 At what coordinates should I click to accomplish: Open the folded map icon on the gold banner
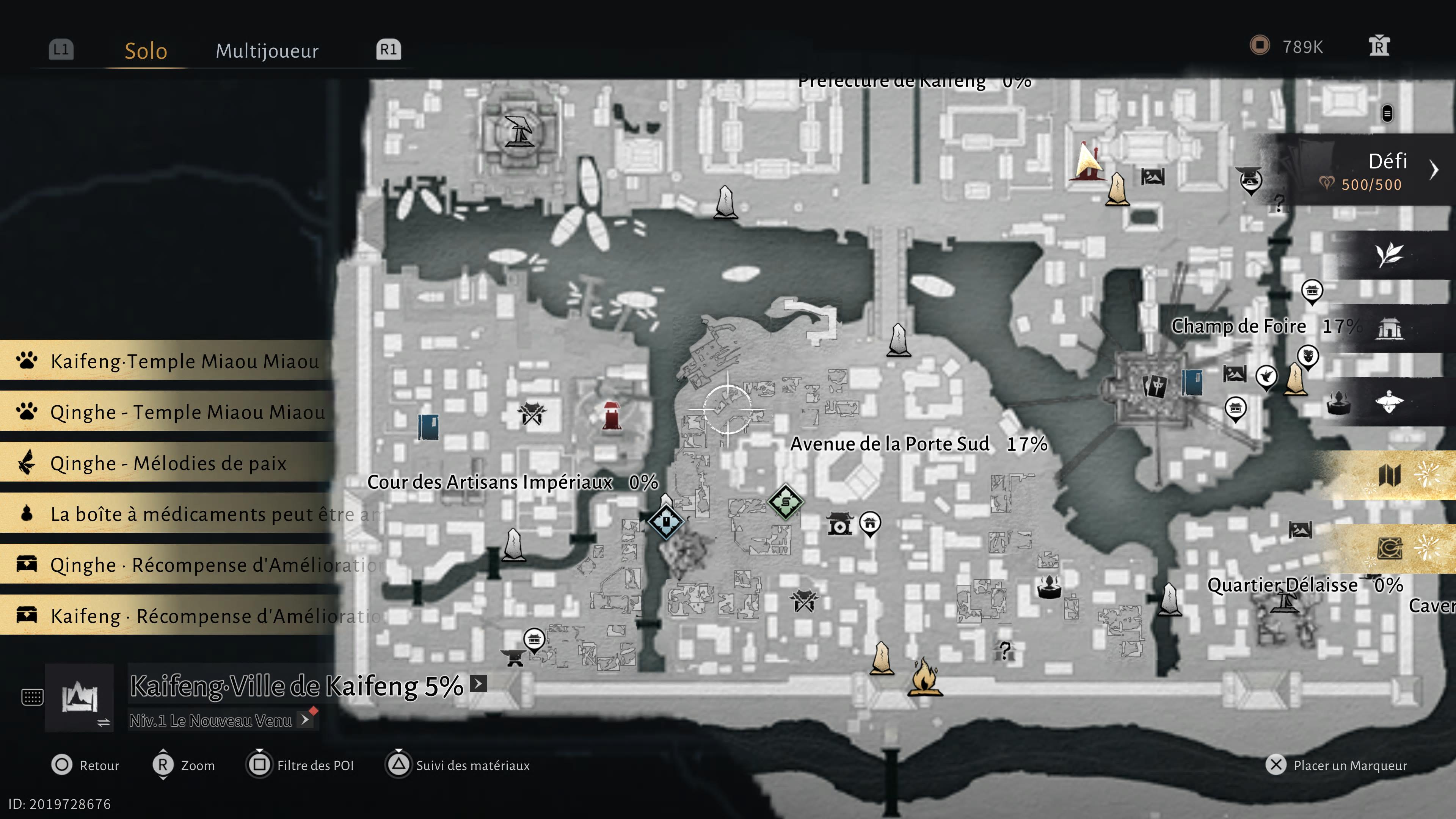1389,475
